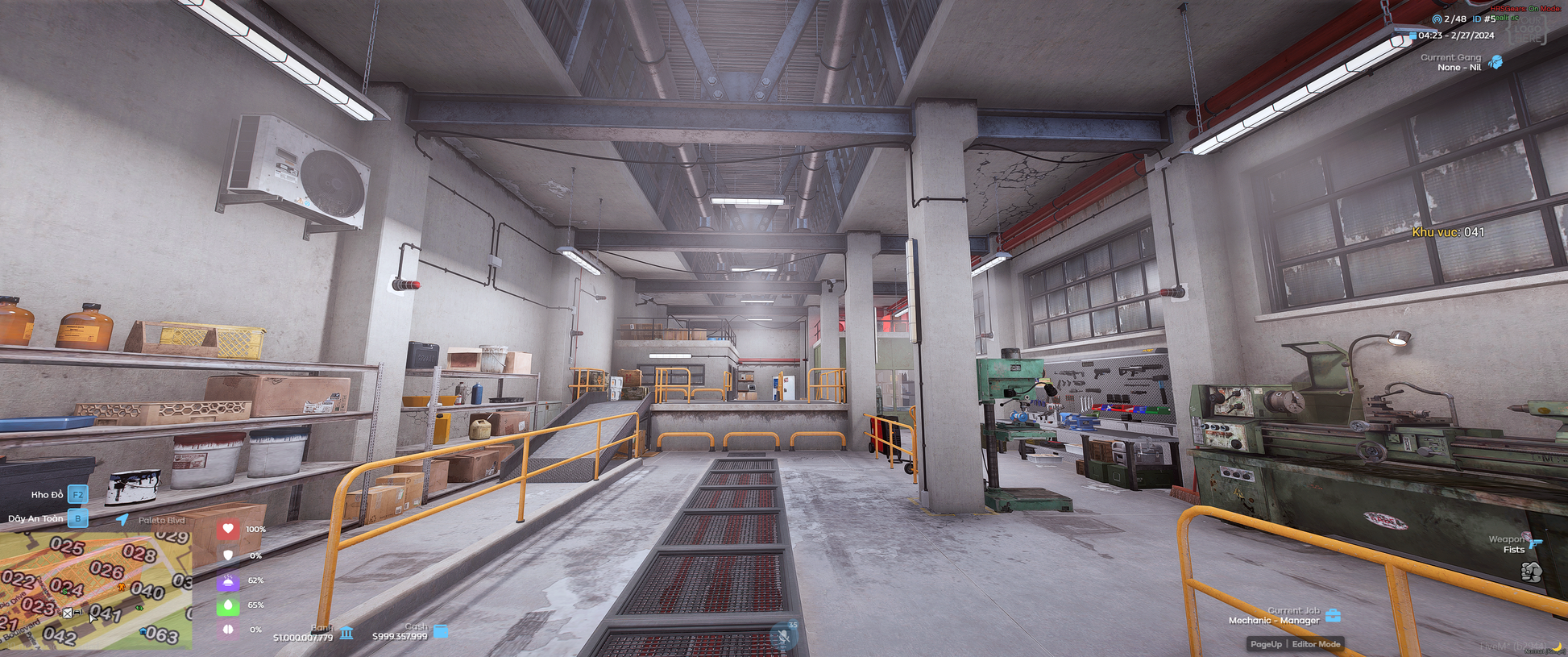This screenshot has width=1568, height=657.
Task: Select the green water drop thirst icon
Action: 228,605
